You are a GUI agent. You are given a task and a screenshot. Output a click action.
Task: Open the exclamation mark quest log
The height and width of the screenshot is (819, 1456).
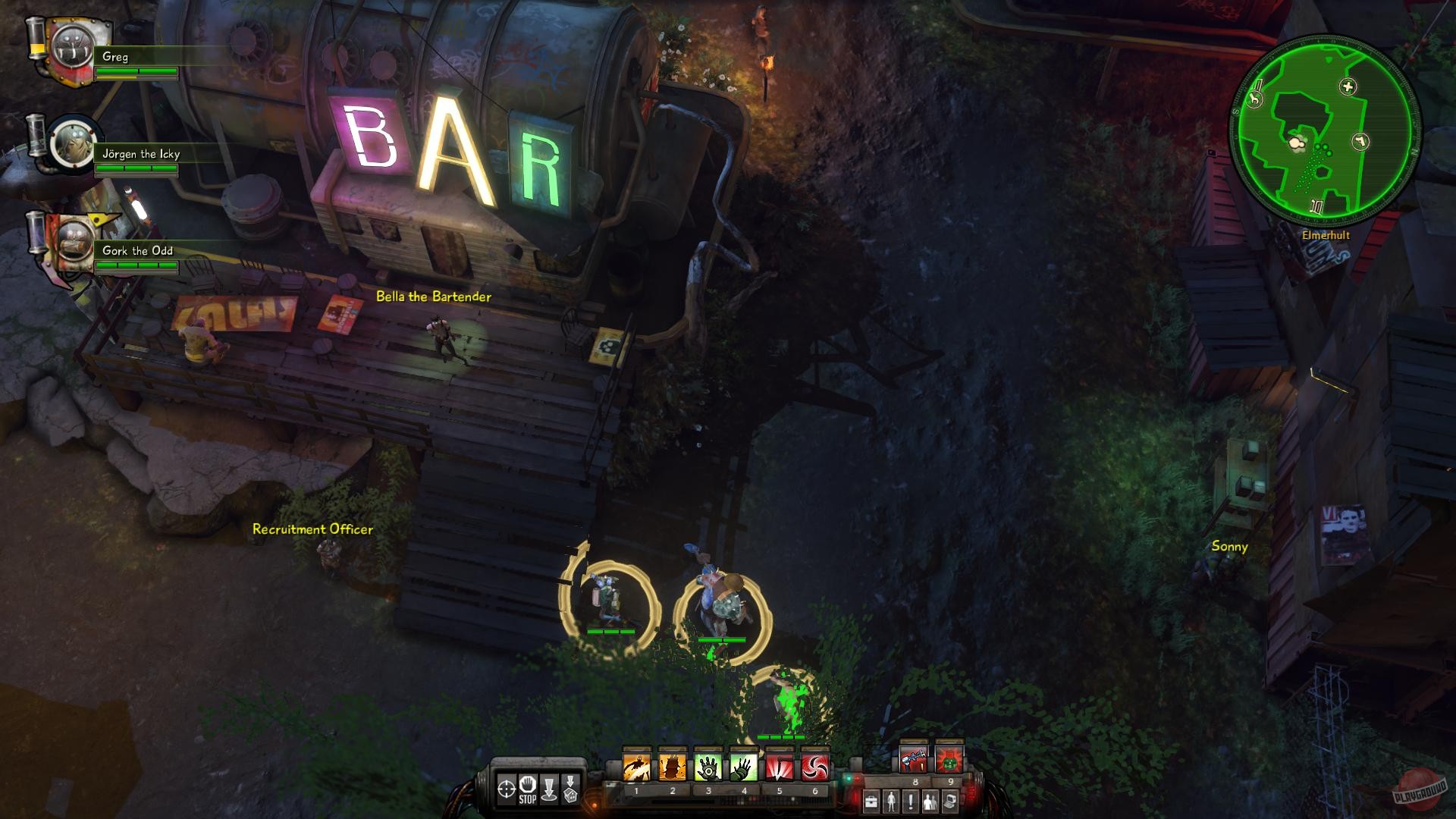click(x=911, y=801)
